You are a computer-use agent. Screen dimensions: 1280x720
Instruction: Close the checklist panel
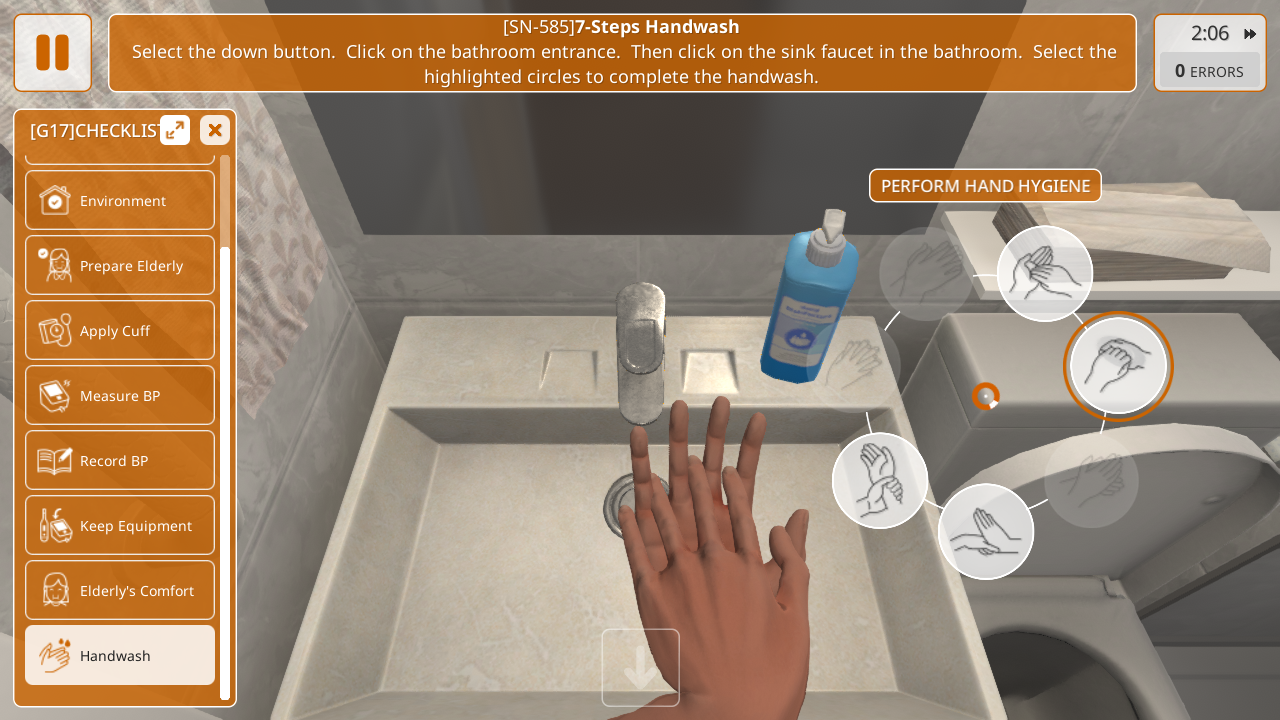215,130
